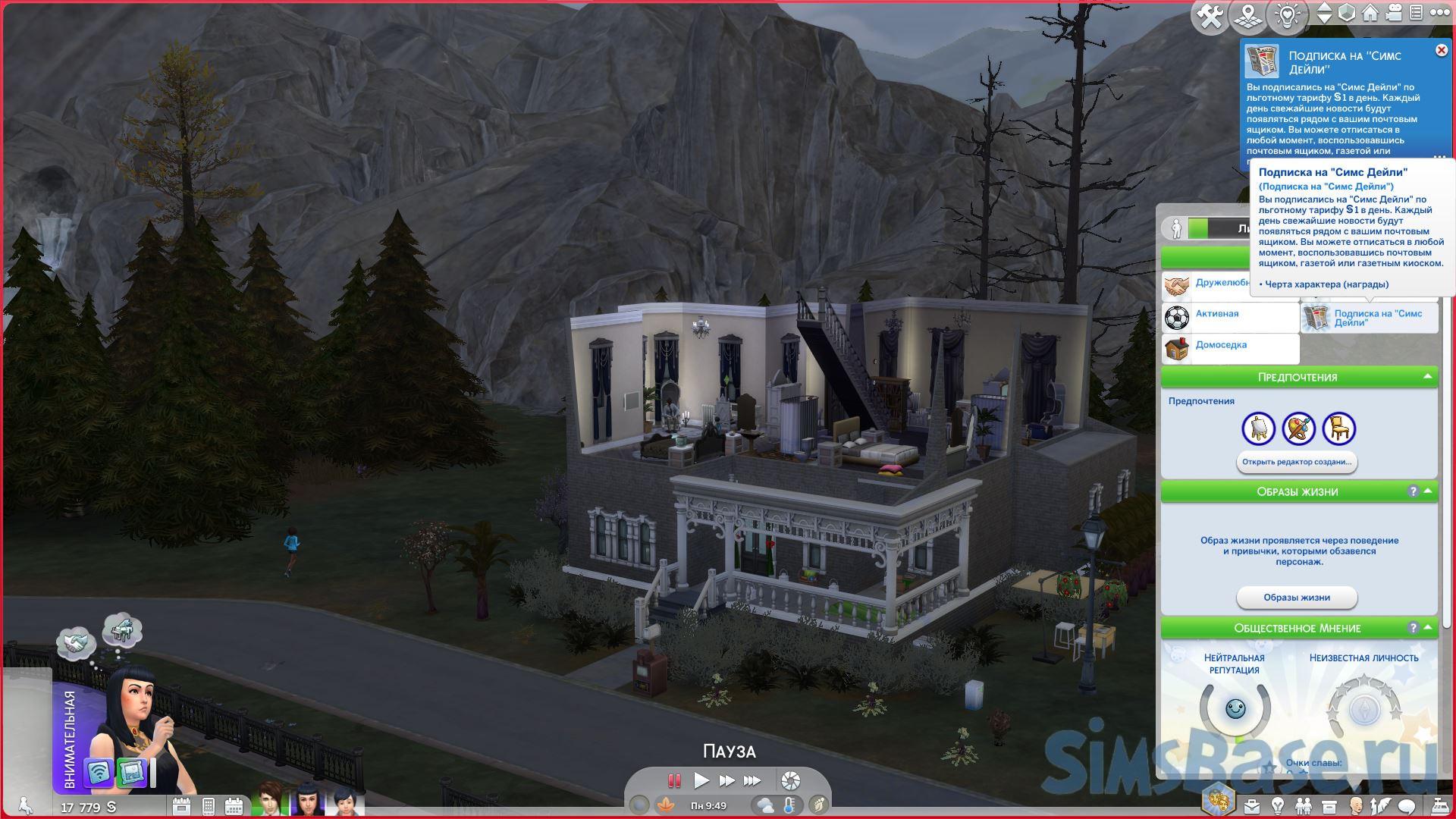
Task: Open the 'Образы жизни' button
Action: [x=1296, y=598]
